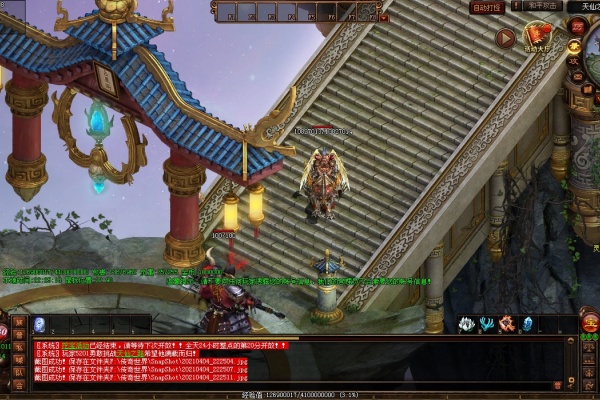
Task: Switch to the 队 team chat channel
Action: coord(18,372)
